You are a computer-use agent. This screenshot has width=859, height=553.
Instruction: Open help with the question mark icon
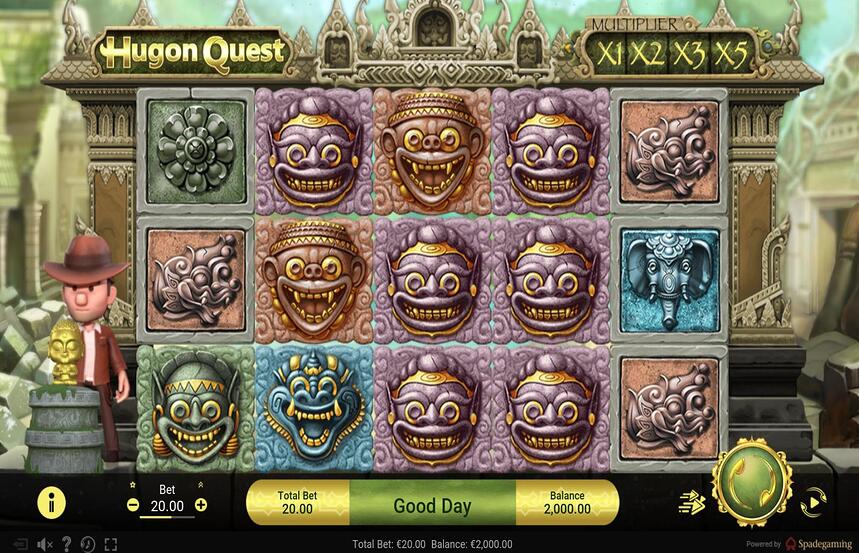point(66,544)
